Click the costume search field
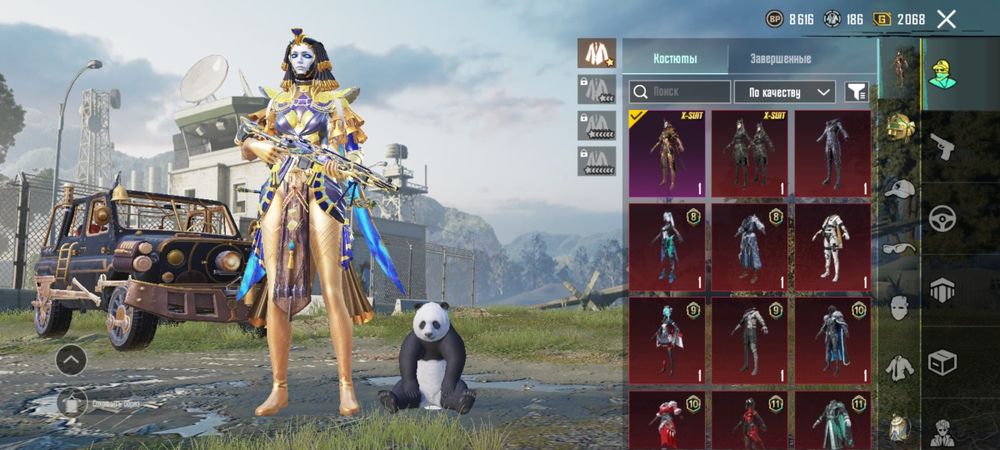Screen dimensions: 1000x450 coord(680,92)
